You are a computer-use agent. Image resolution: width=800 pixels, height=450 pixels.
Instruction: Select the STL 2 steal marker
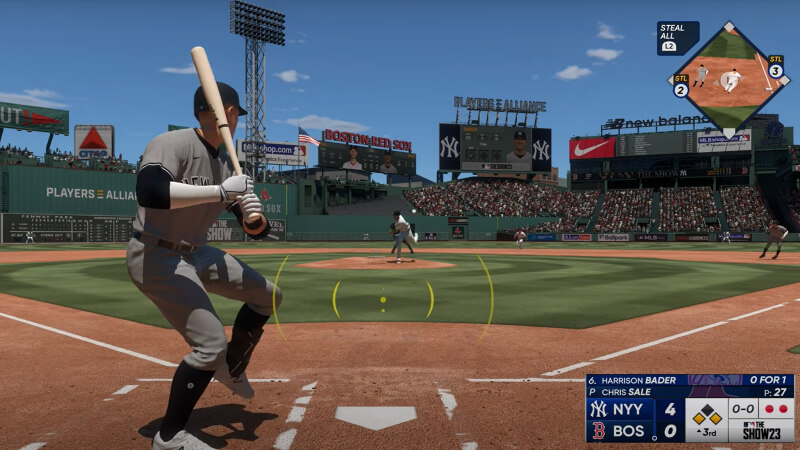[x=681, y=86]
